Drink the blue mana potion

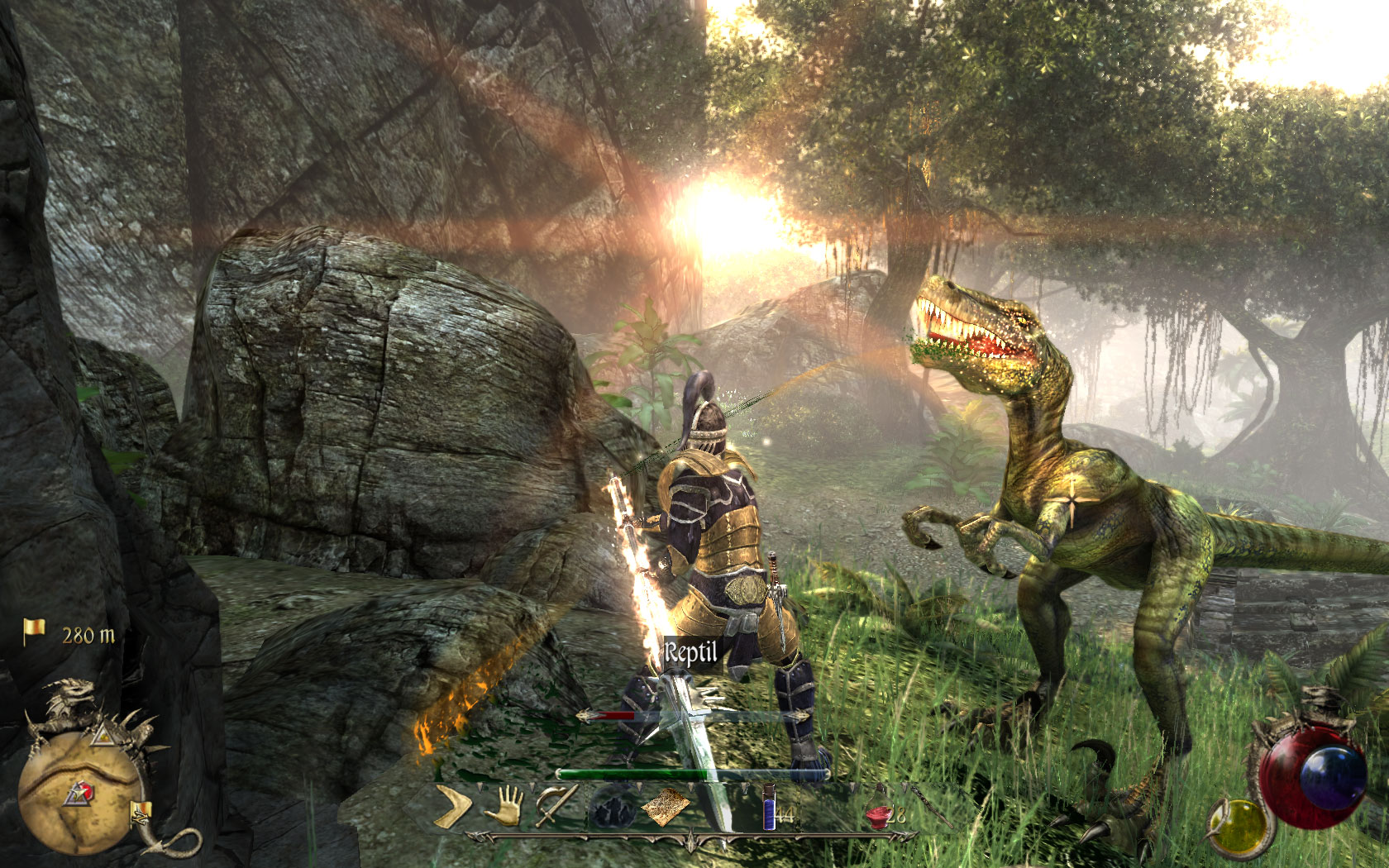pos(770,808)
